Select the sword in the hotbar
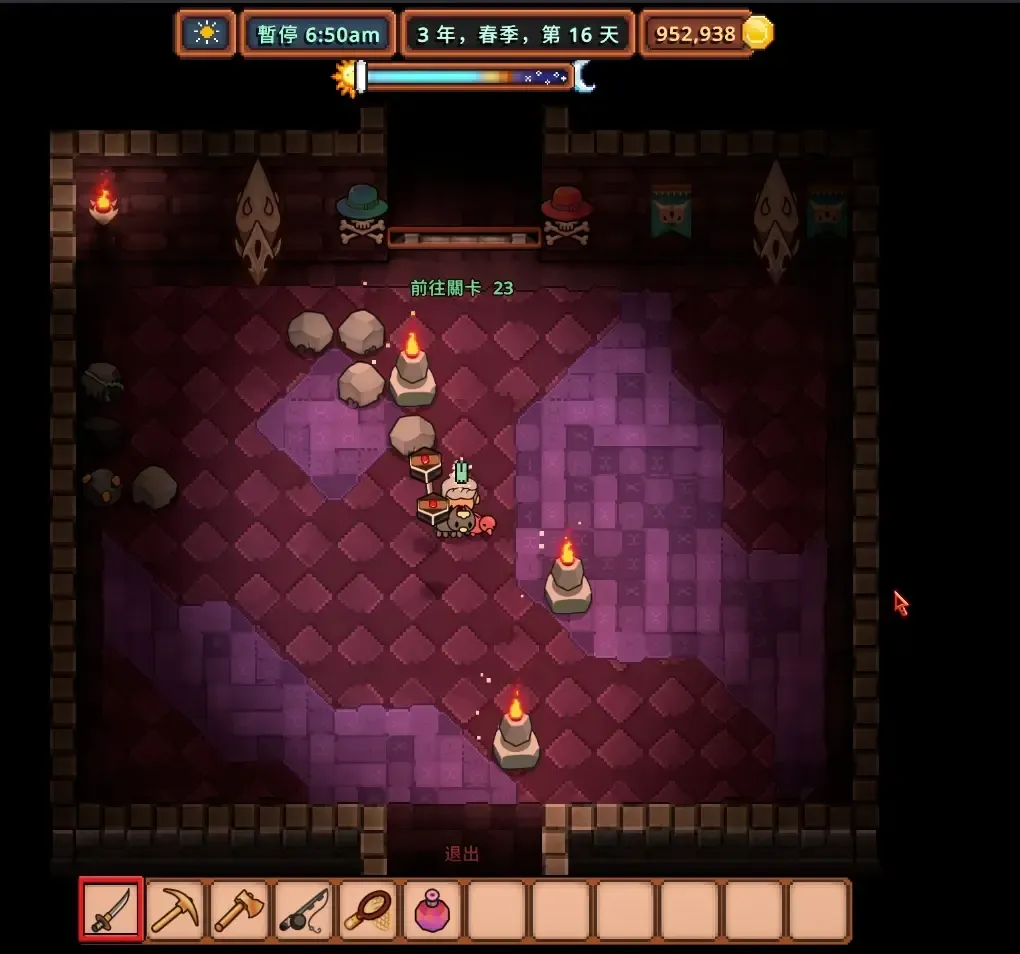 (111, 909)
